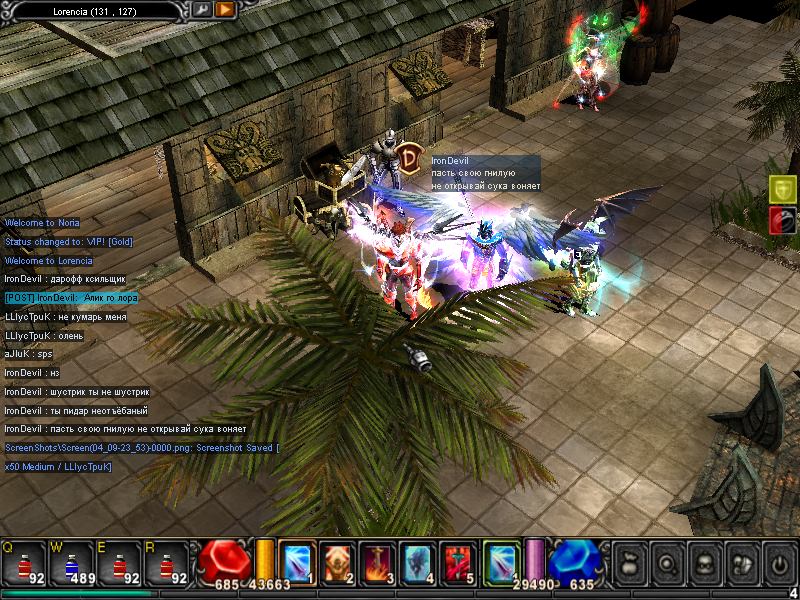Open the helmet face character button
Image resolution: width=800 pixels, height=600 pixels.
click(x=703, y=563)
